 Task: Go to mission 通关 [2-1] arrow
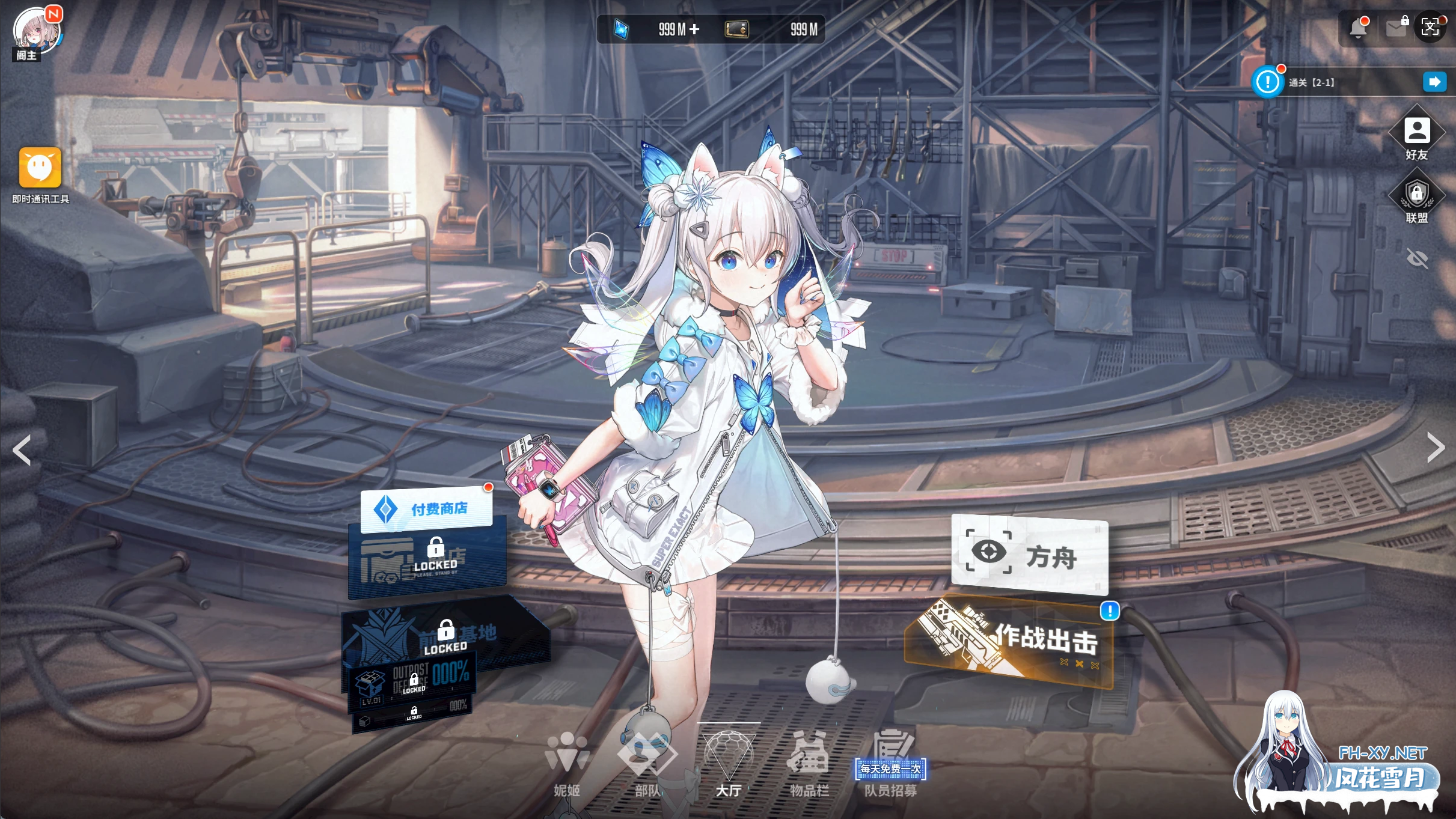1434,82
